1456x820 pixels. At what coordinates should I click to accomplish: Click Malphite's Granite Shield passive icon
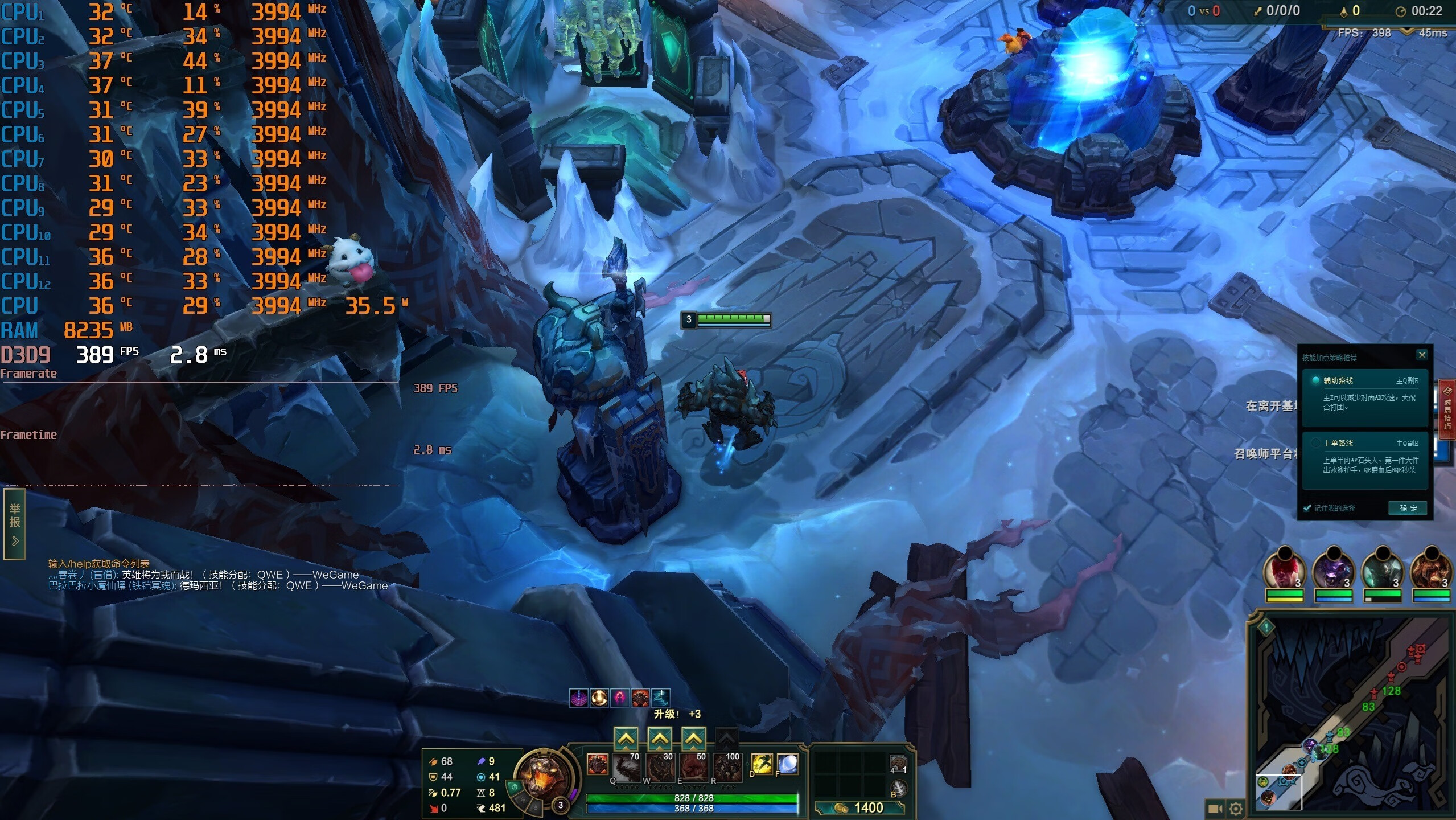pyautogui.click(x=597, y=764)
